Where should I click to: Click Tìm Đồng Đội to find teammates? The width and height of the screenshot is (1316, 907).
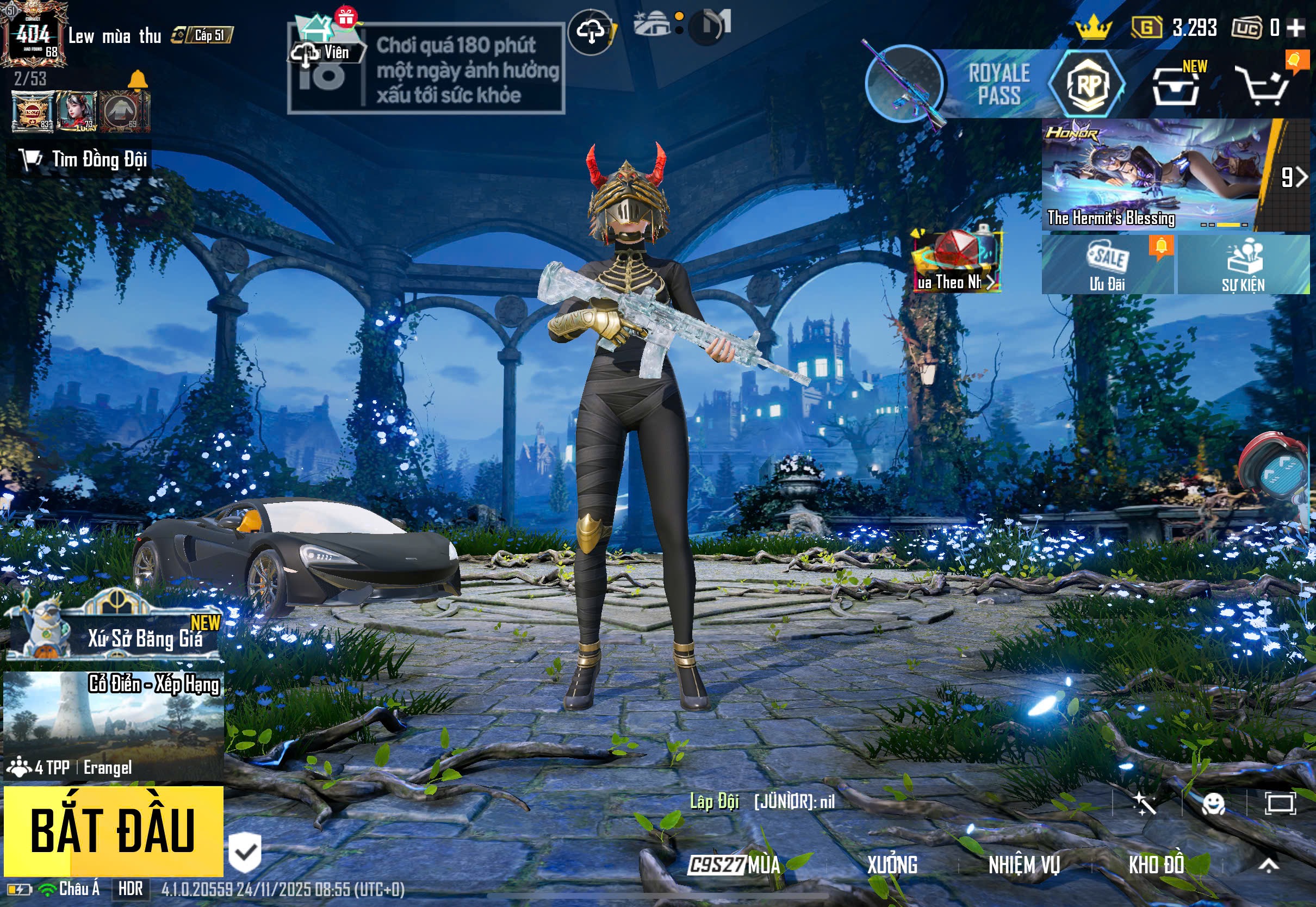pos(79,160)
